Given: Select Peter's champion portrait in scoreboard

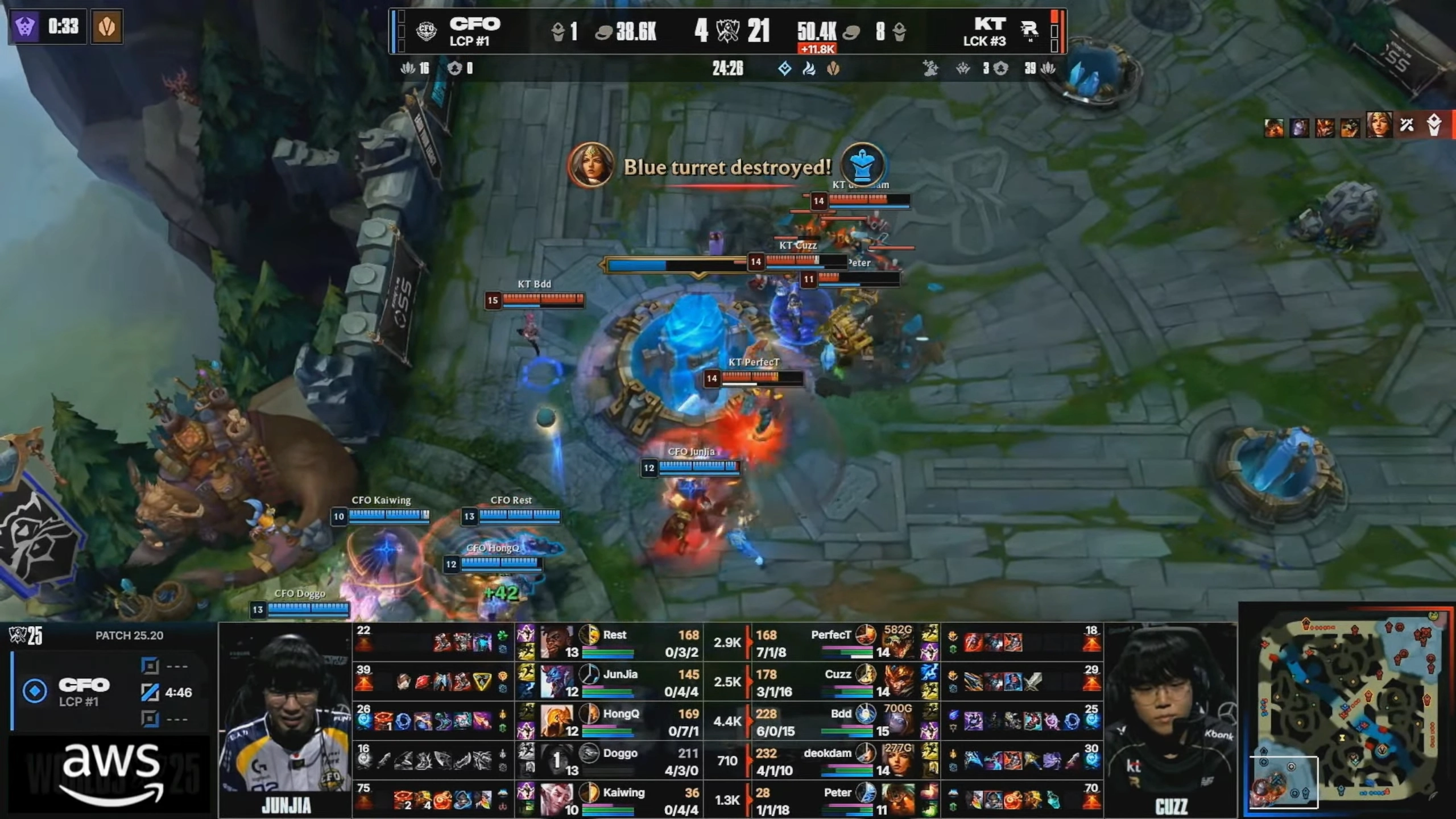Looking at the screenshot, I should 900,800.
